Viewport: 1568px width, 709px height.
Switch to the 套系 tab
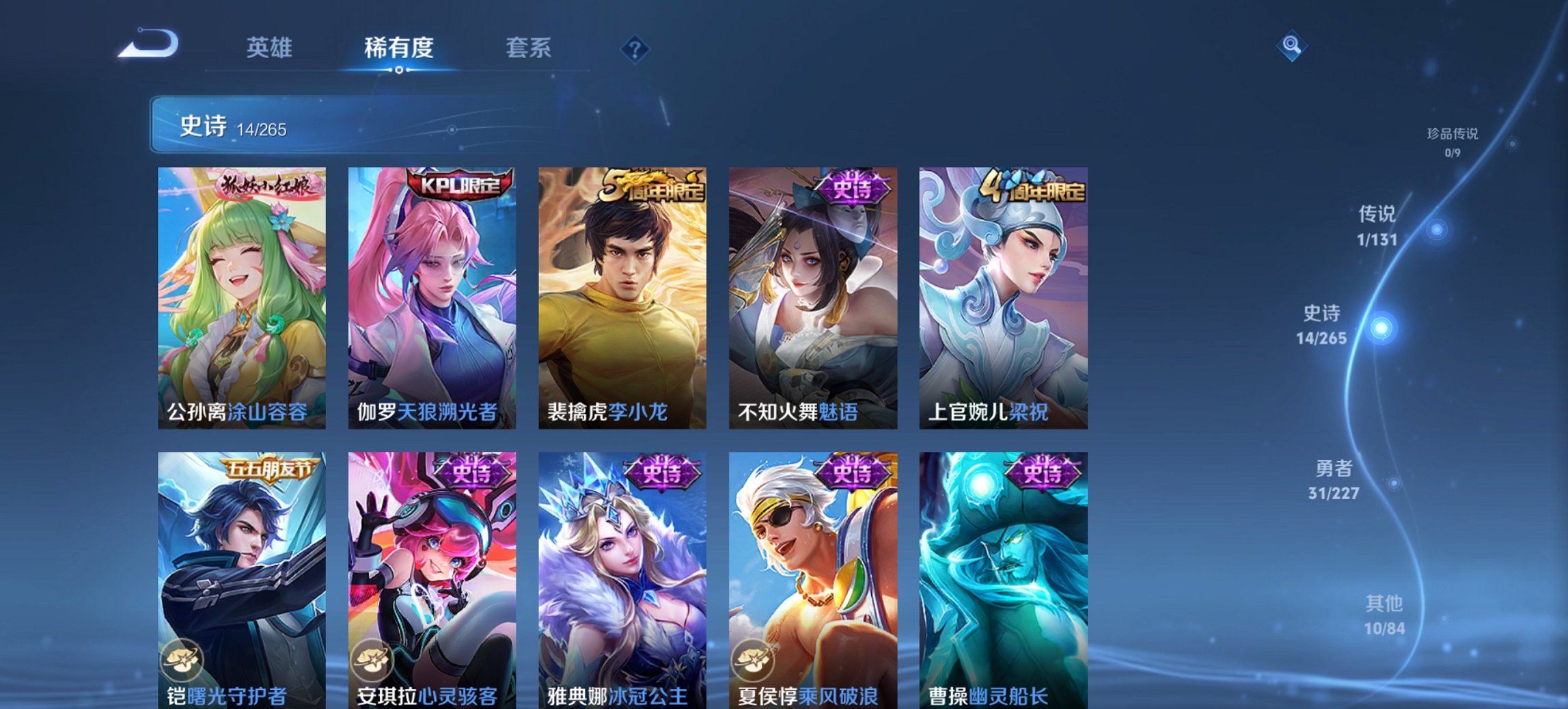click(529, 48)
